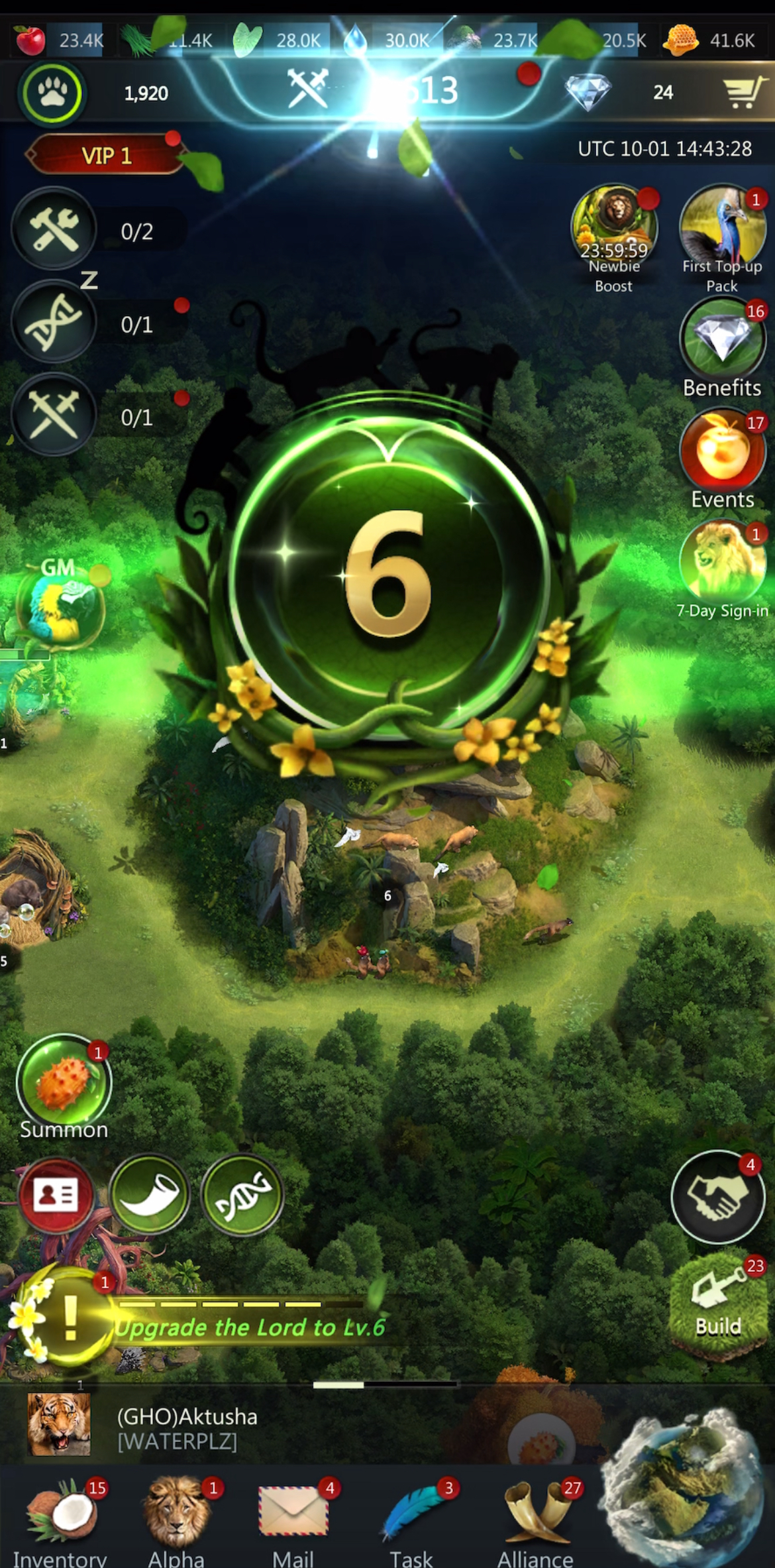Open the First Top-up Pack
The image size is (775, 1568).
722,229
